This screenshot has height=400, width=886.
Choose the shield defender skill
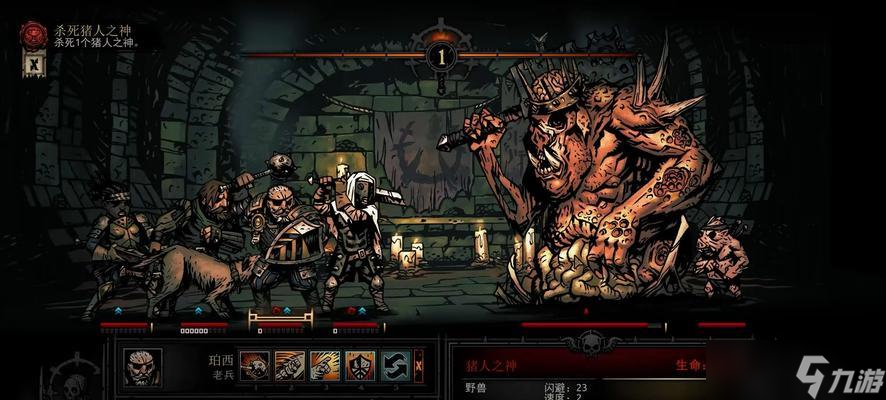[x=360, y=366]
